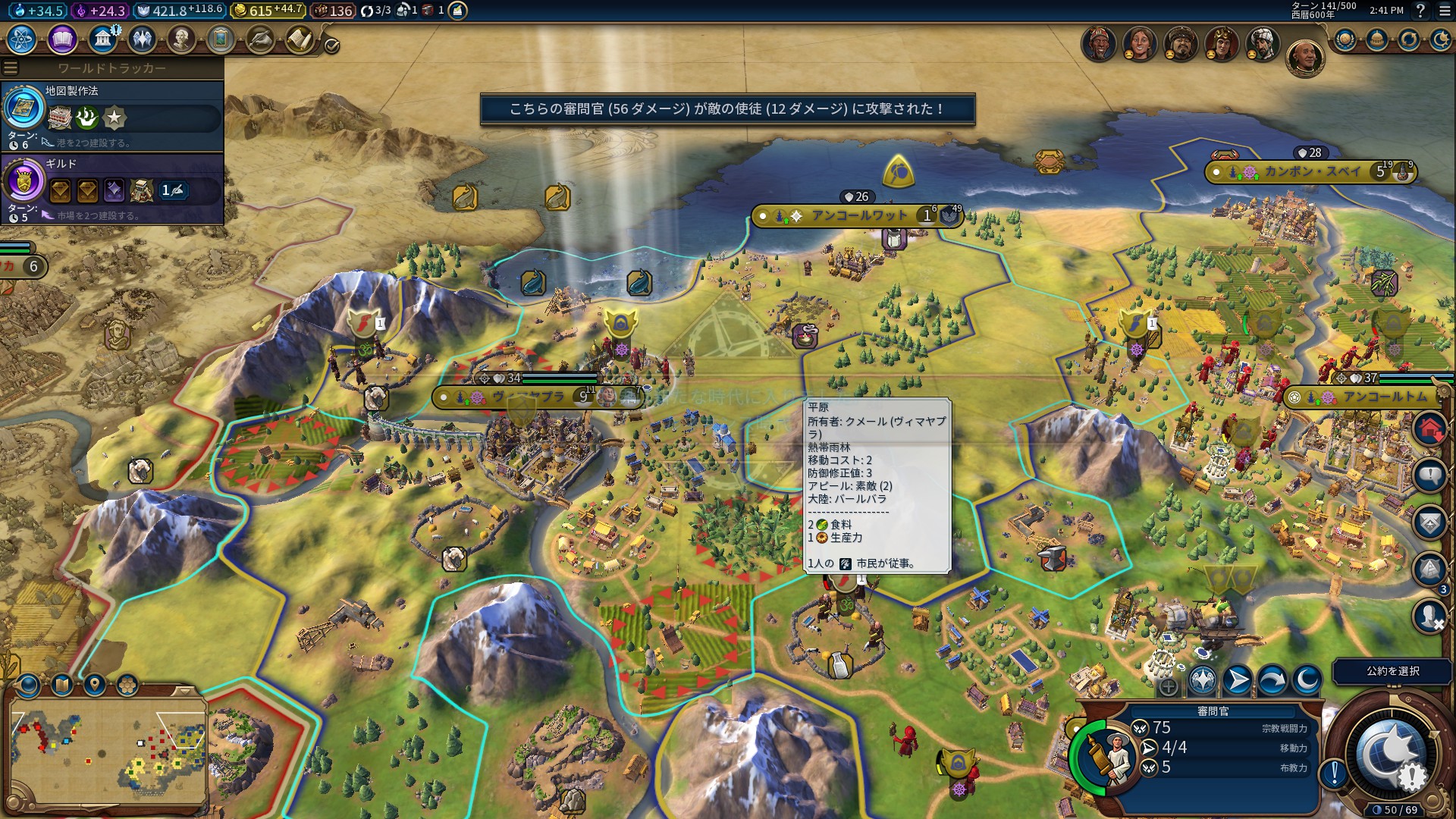This screenshot has width=1456, height=819.
Task: Activate the inquisitor's remove heresy action
Action: pos(1203,680)
